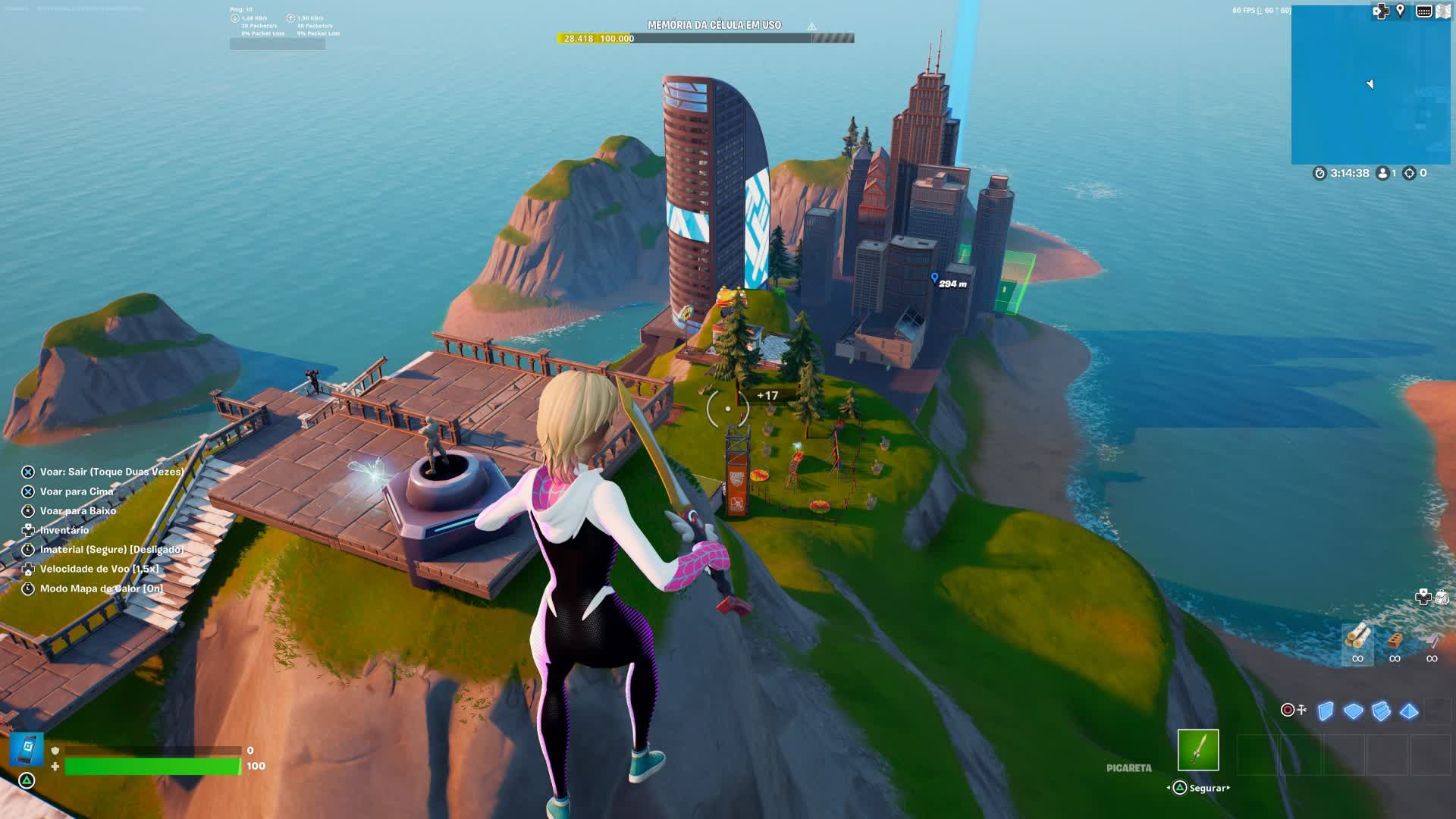Image resolution: width=1456 pixels, height=819 pixels.
Task: Tap the Creative phone tool icon
Action: tap(27, 748)
